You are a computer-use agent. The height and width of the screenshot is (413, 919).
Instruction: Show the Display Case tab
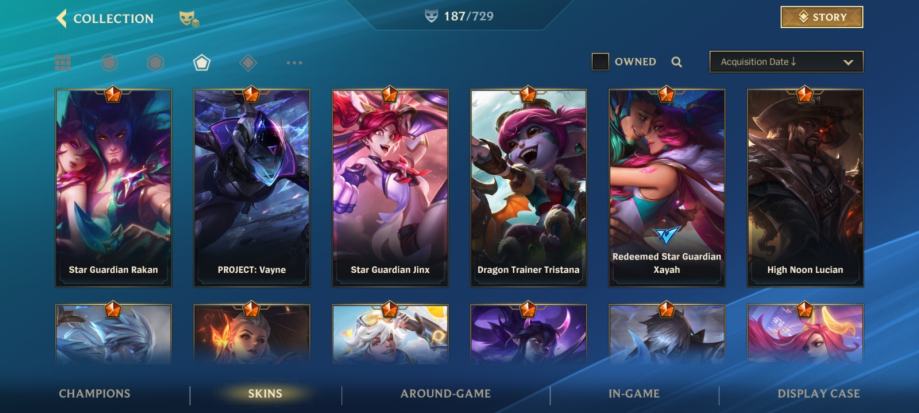[818, 394]
